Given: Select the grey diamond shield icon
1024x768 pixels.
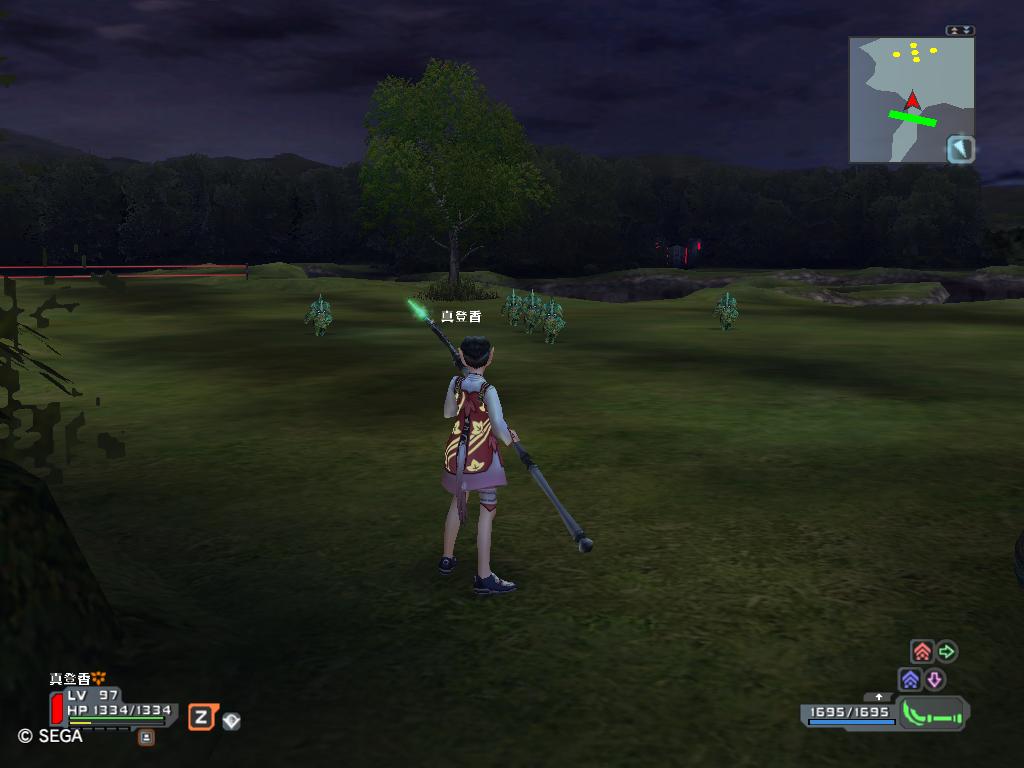Looking at the screenshot, I should click(x=231, y=720).
